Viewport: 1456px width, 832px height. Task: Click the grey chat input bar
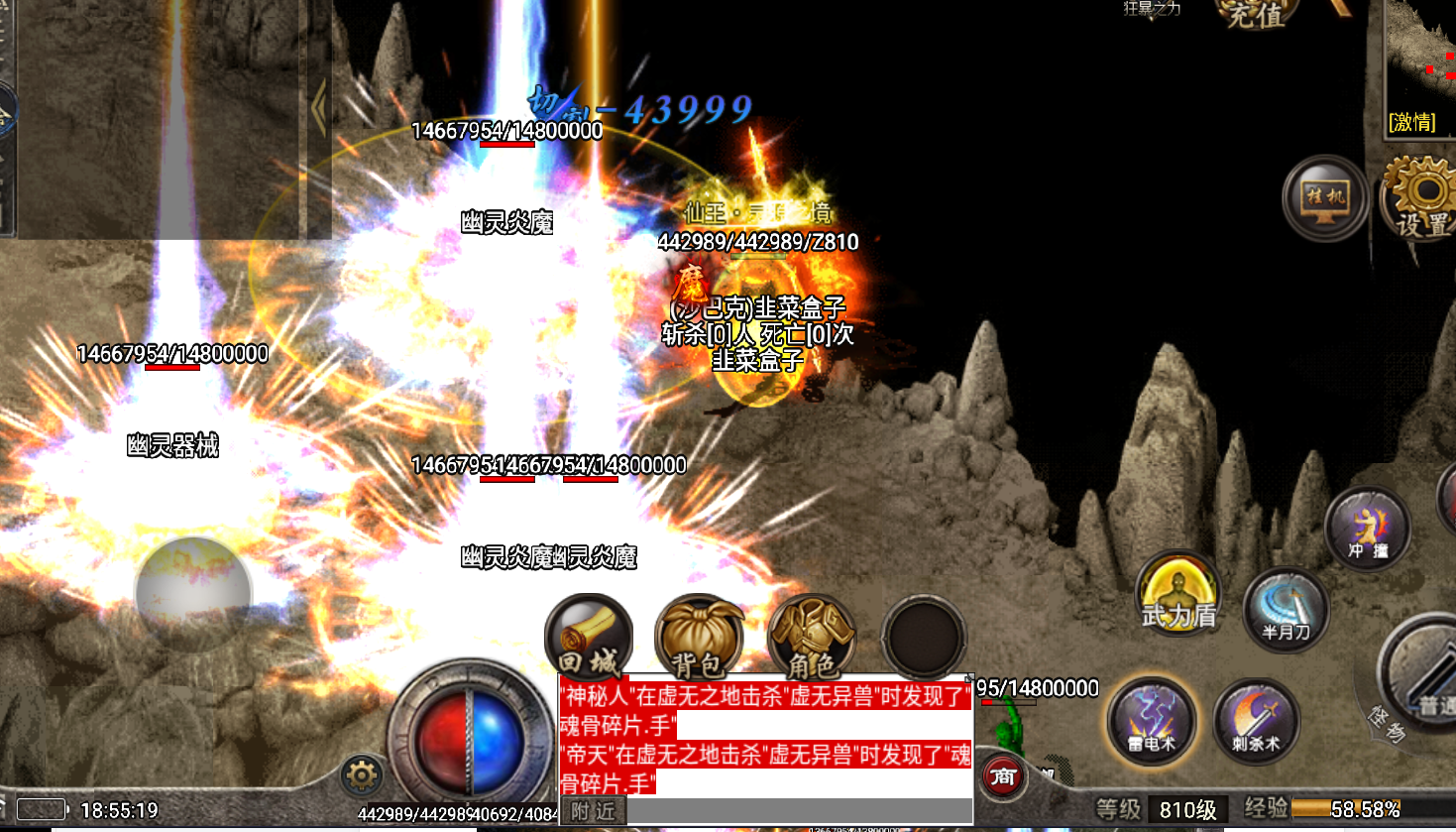(x=798, y=811)
